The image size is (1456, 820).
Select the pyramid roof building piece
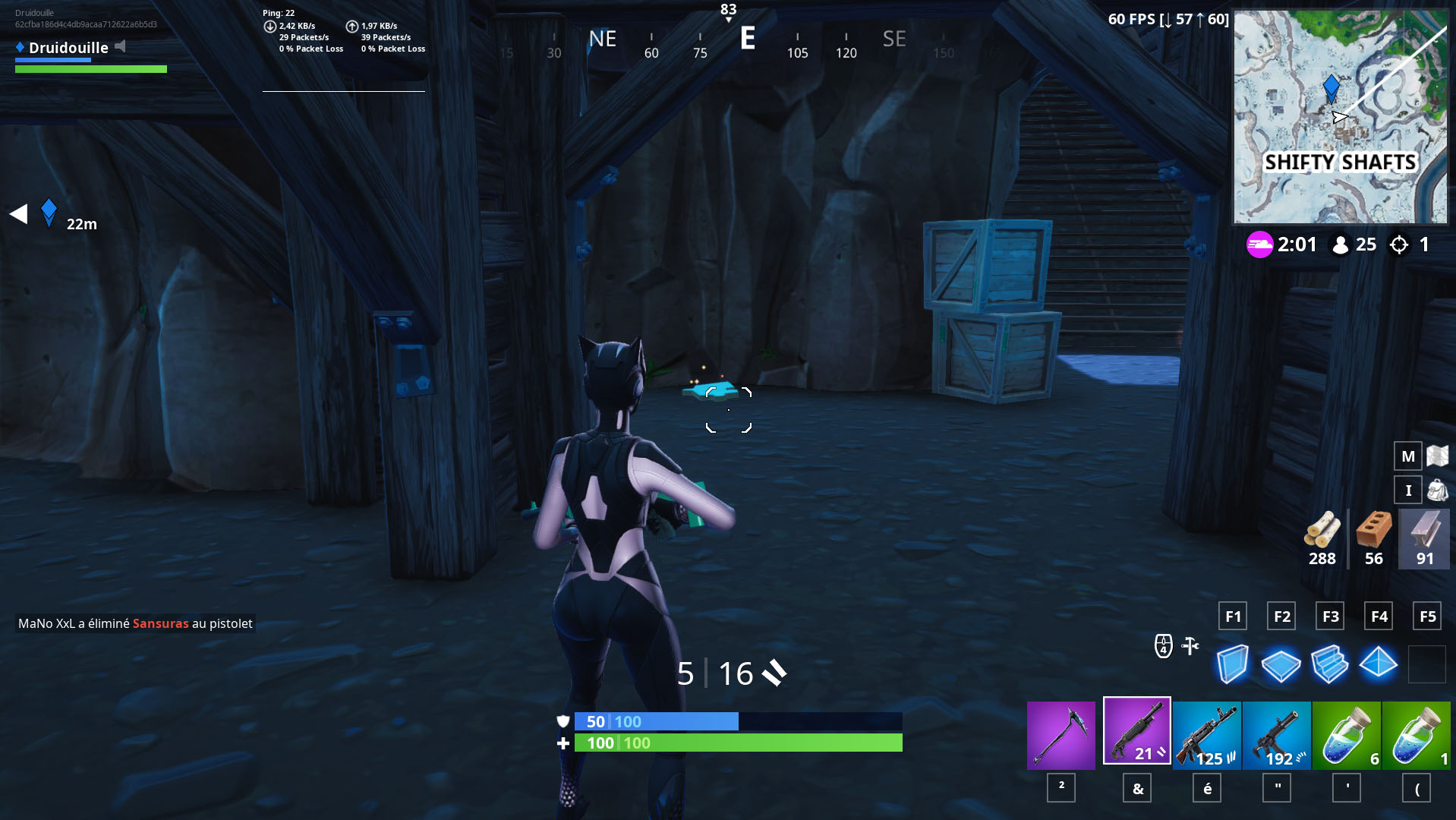1378,663
